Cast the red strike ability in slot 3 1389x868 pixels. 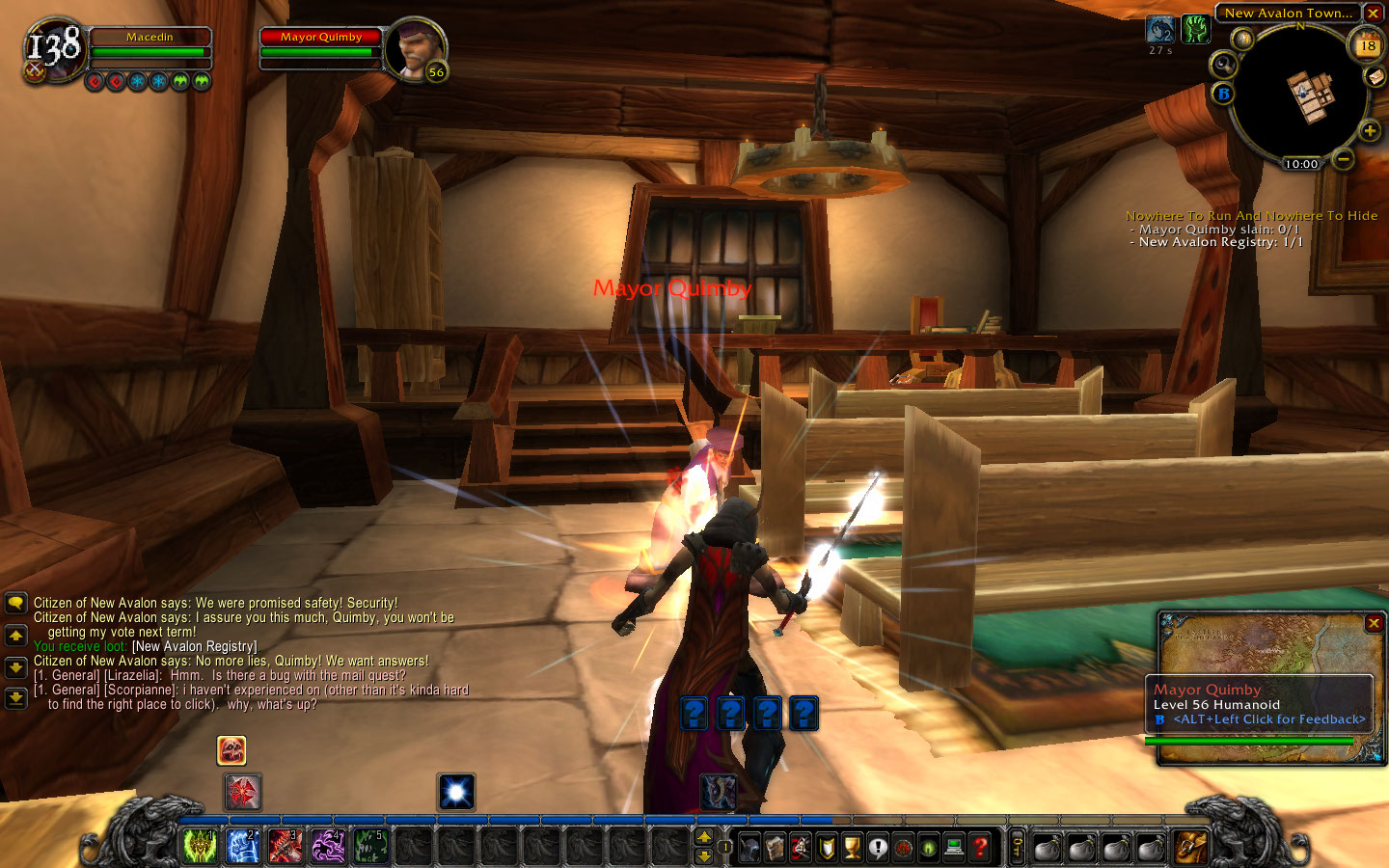click(x=285, y=847)
